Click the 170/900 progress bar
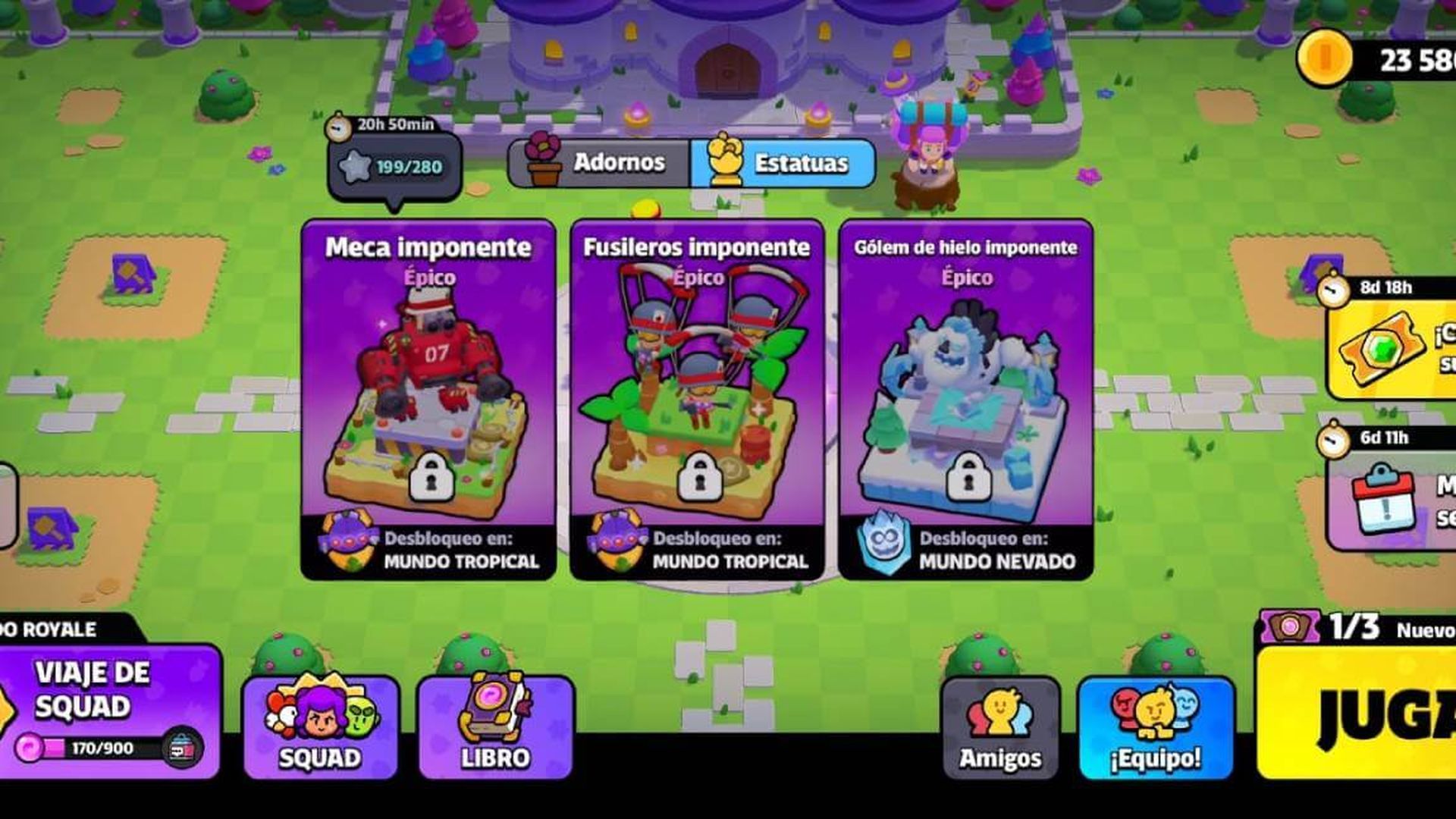Image resolution: width=1456 pixels, height=819 pixels. 87,745
